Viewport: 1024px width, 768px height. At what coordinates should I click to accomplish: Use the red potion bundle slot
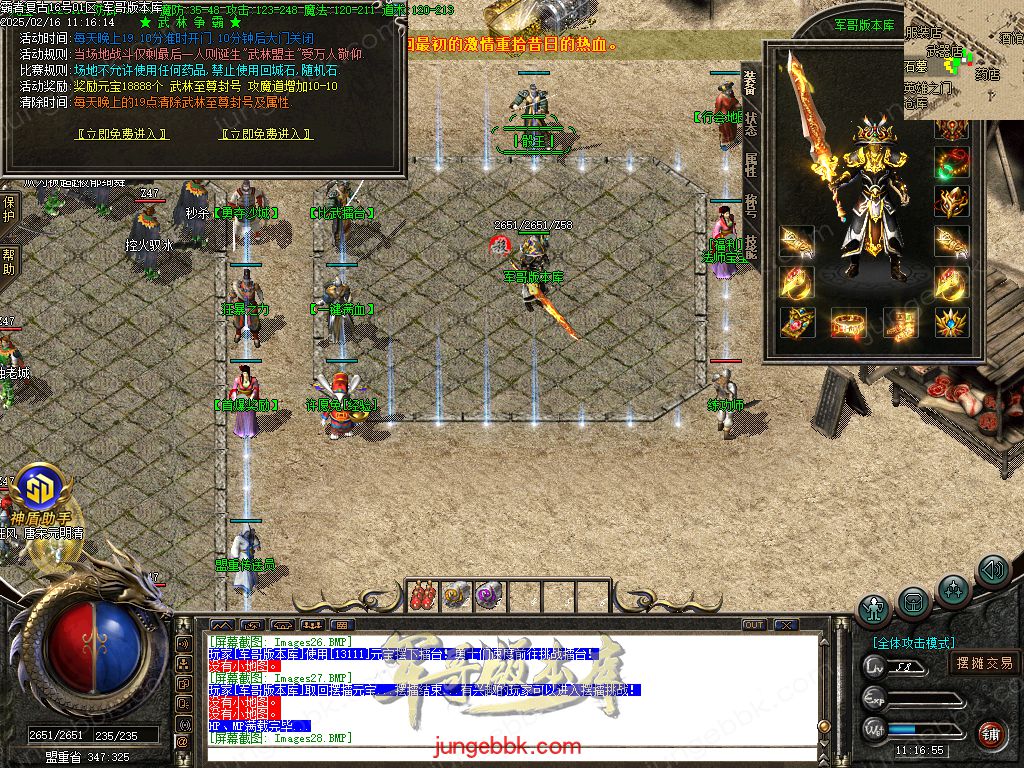click(x=422, y=595)
